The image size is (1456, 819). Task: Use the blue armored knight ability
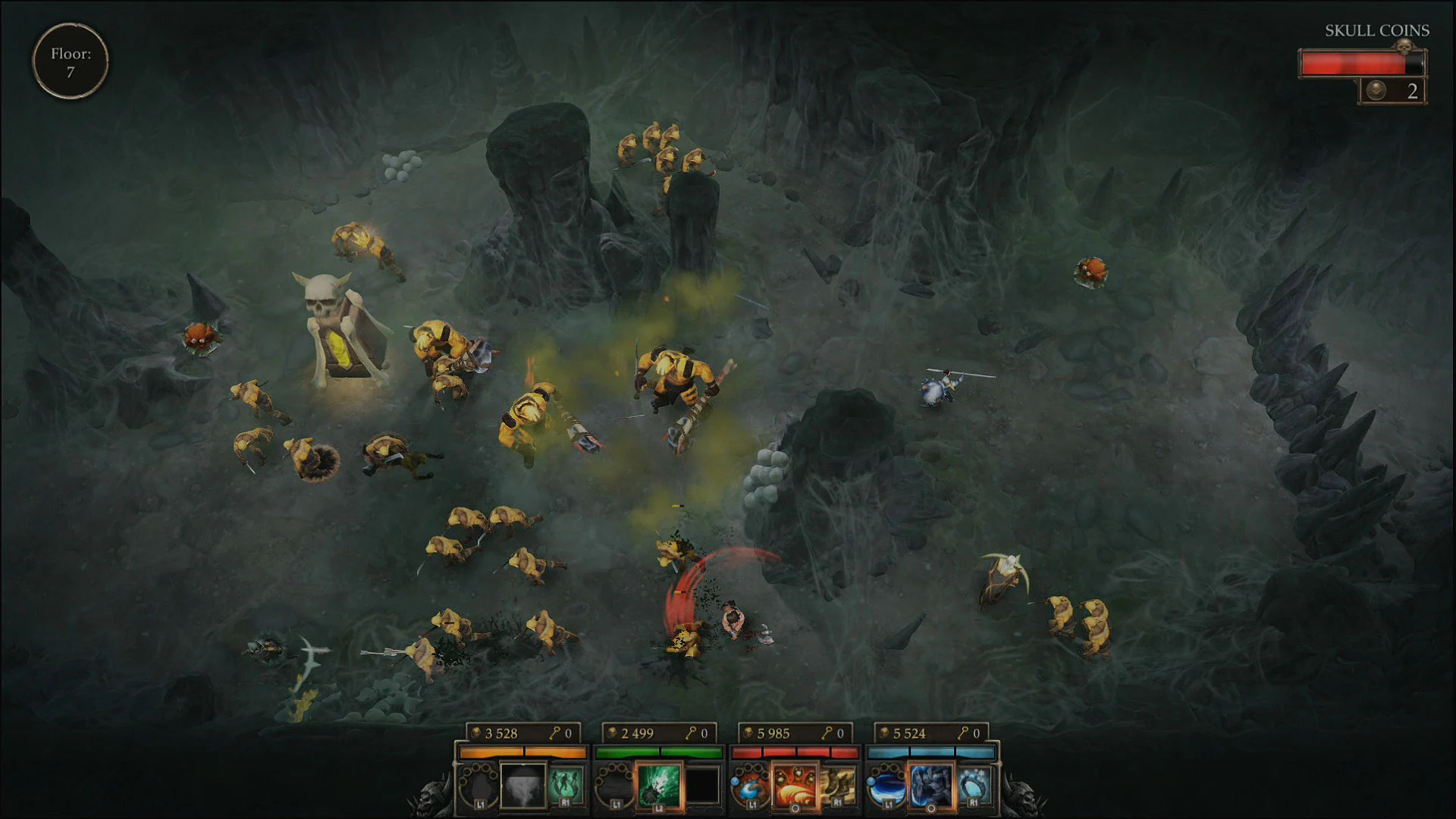[930, 785]
